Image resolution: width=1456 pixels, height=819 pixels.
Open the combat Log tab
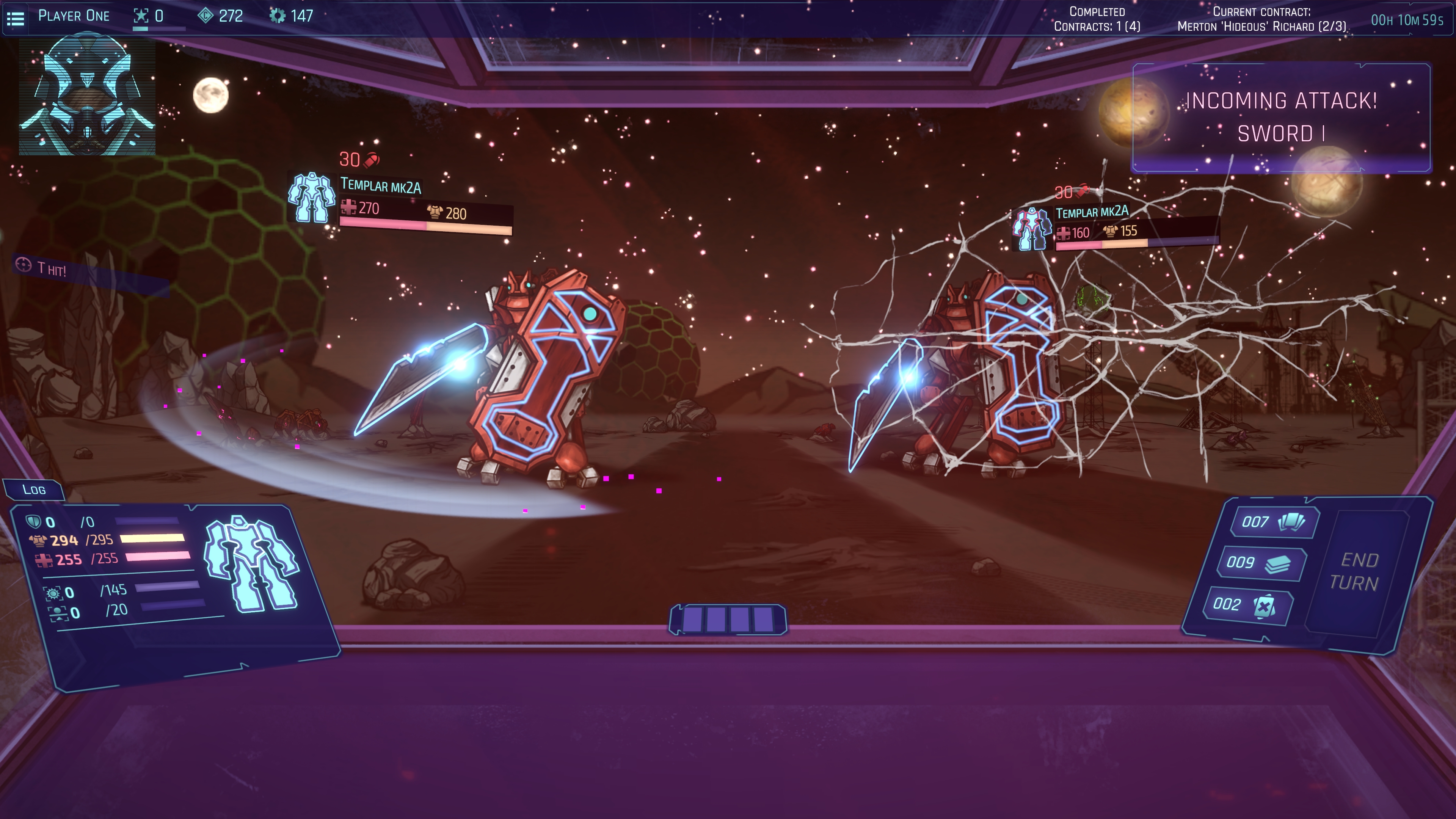[34, 490]
